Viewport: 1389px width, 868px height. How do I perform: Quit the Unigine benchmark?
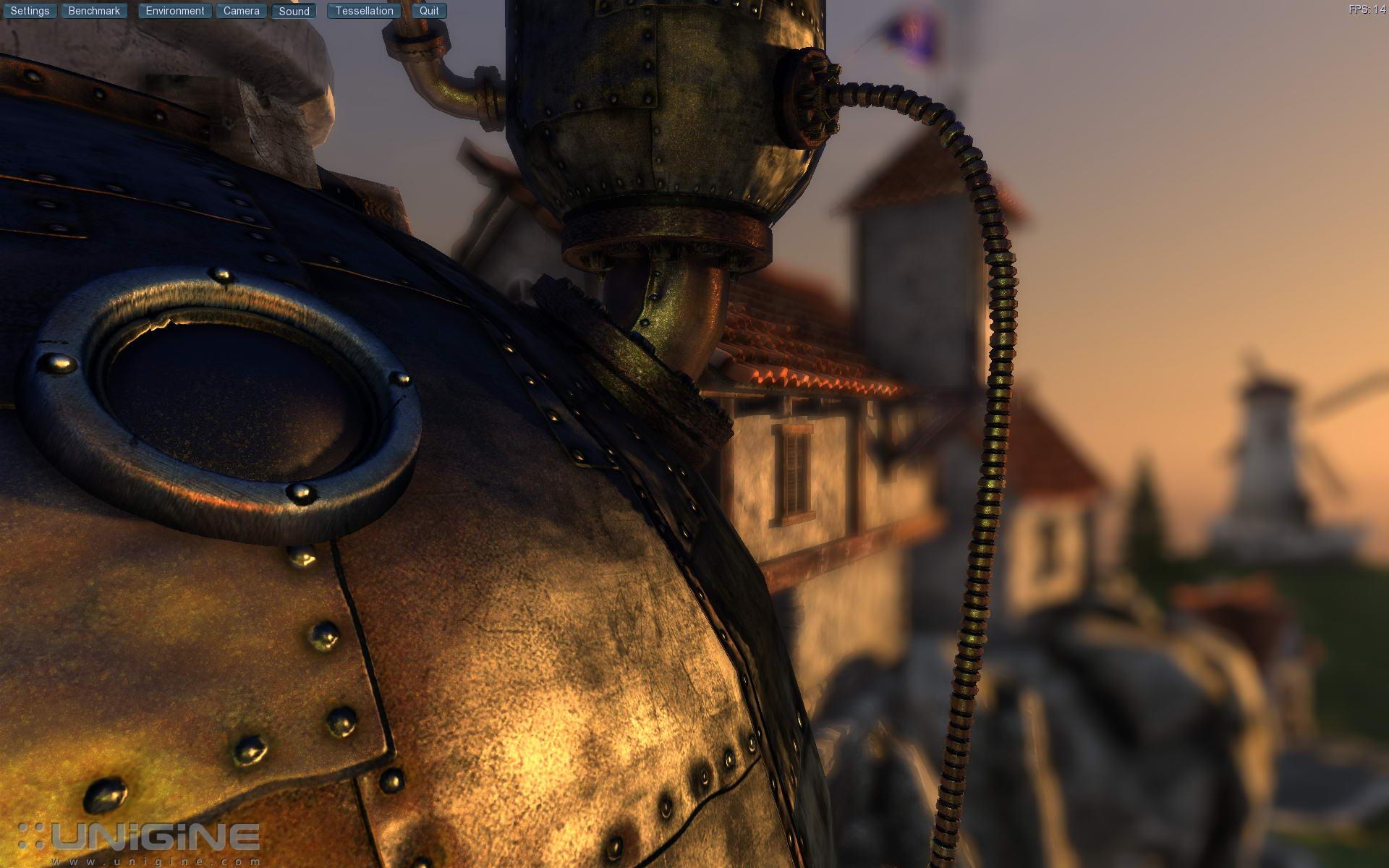click(429, 11)
